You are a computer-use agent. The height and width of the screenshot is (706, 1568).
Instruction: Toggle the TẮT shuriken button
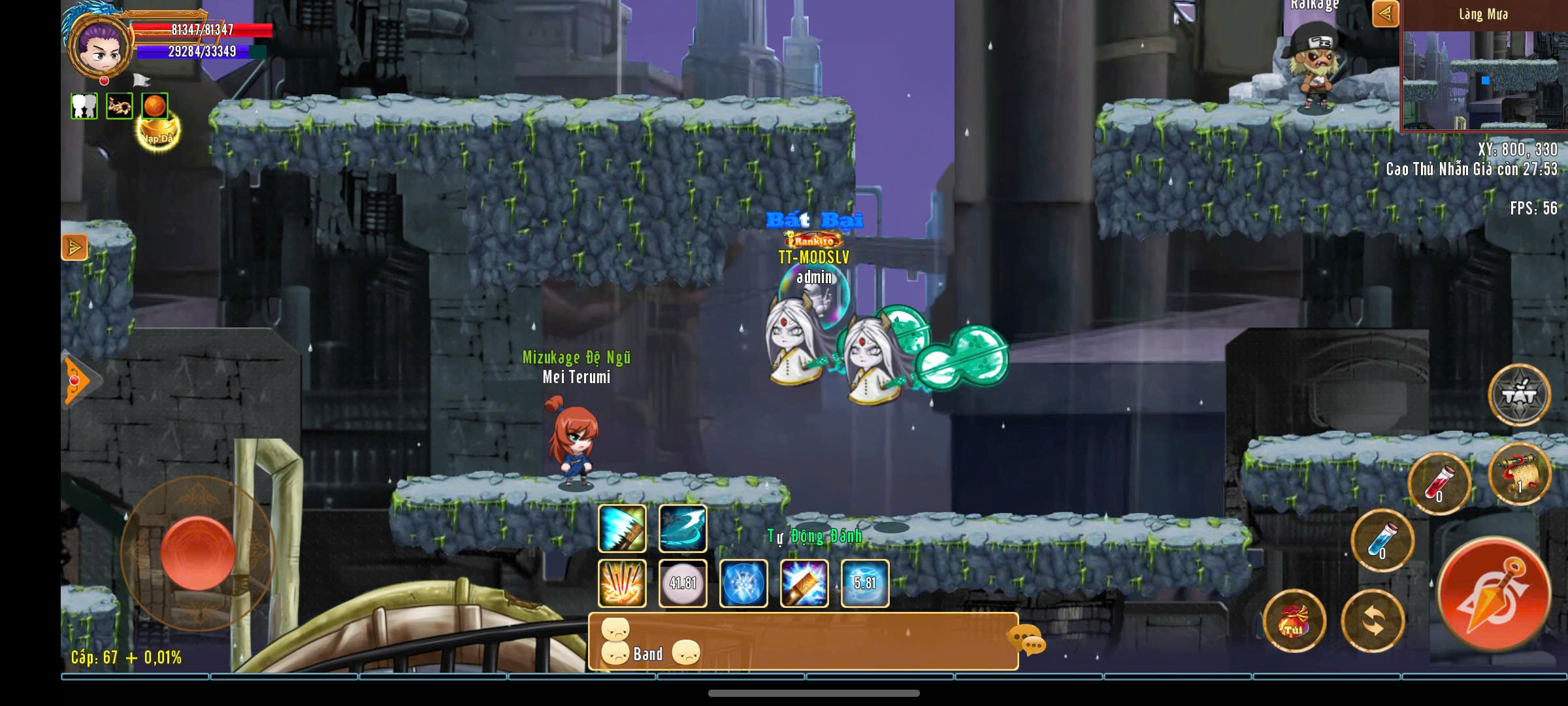[1519, 395]
